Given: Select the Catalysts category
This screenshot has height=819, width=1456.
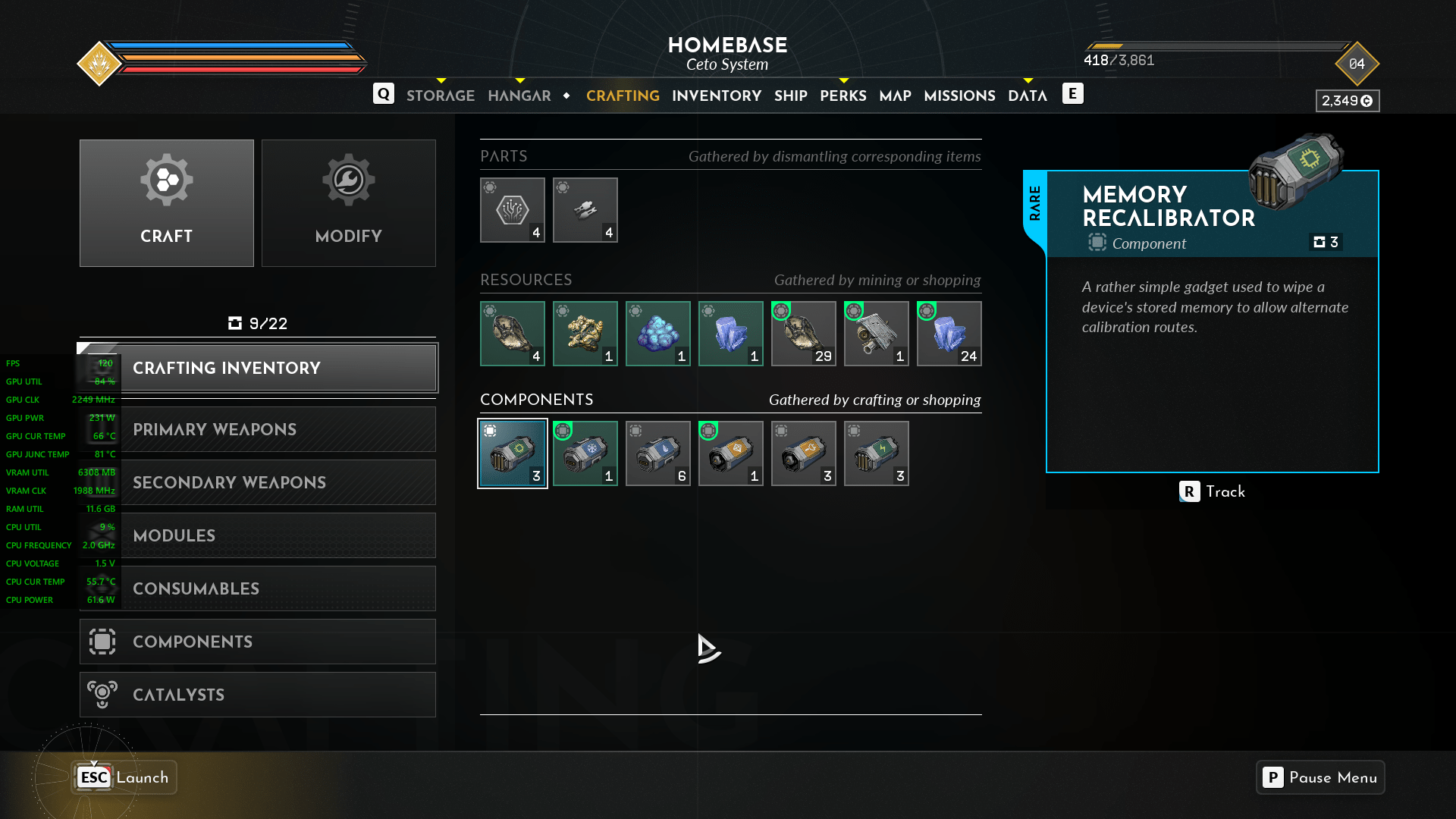Looking at the screenshot, I should [258, 695].
